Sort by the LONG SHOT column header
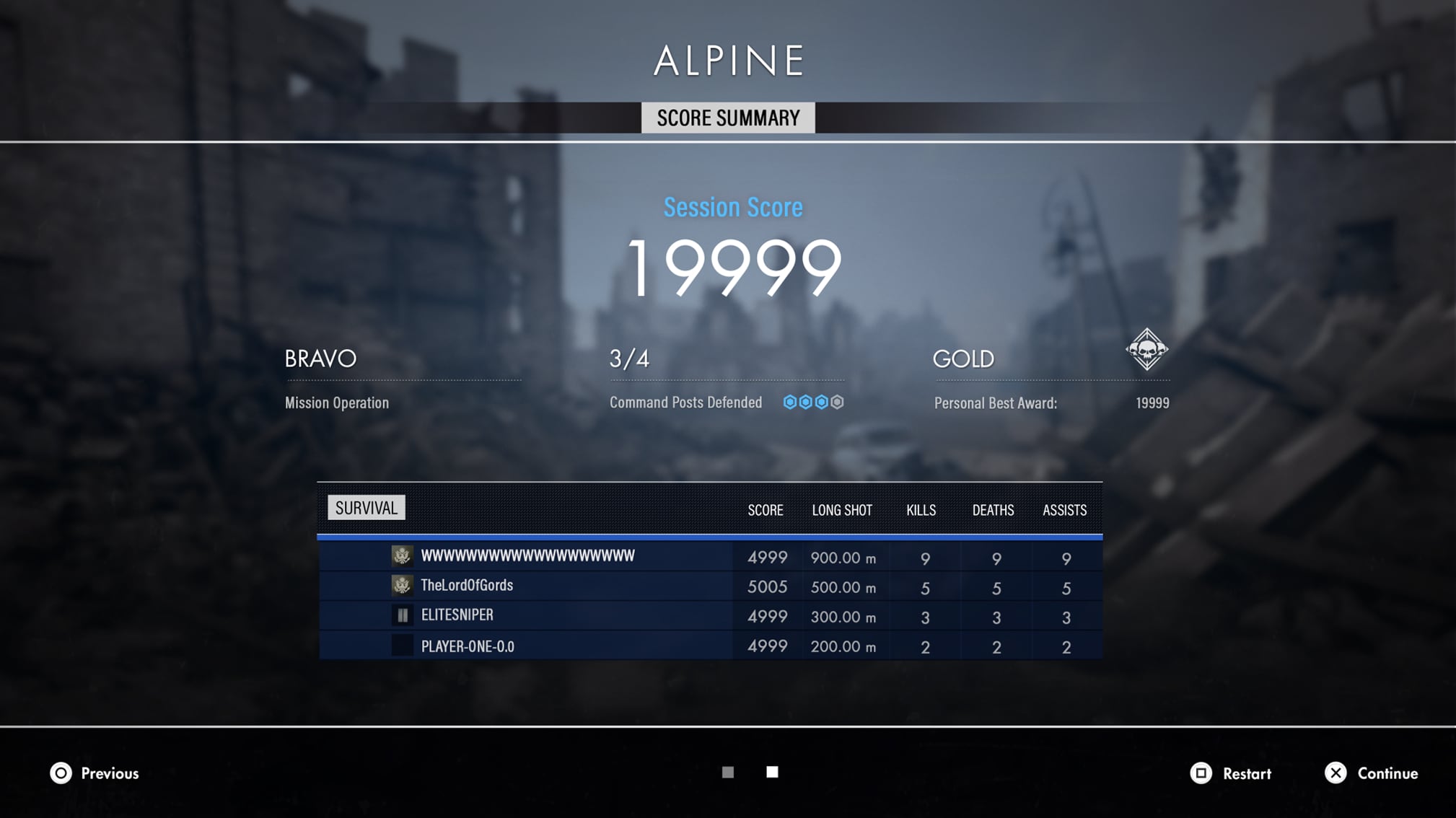 [842, 510]
